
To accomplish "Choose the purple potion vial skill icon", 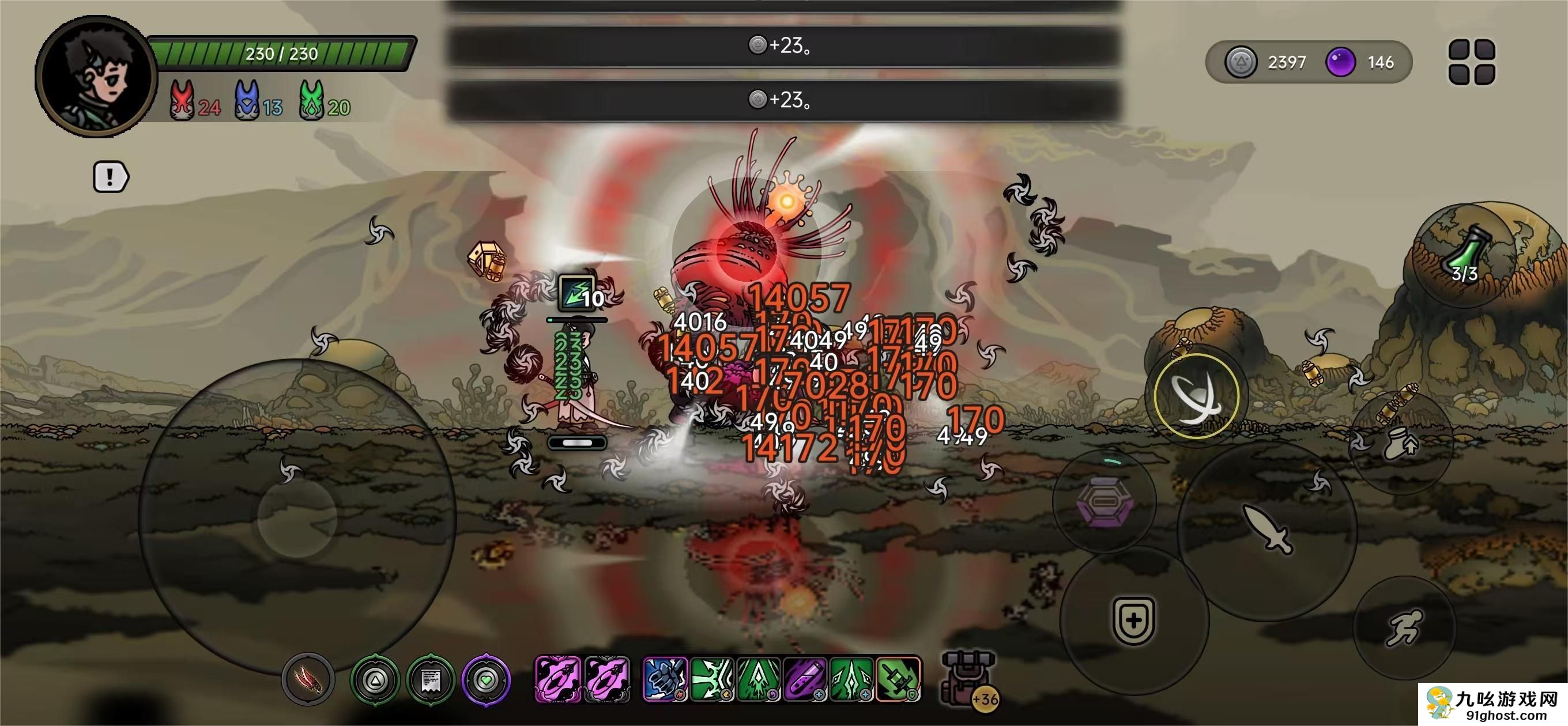I will 805,679.
